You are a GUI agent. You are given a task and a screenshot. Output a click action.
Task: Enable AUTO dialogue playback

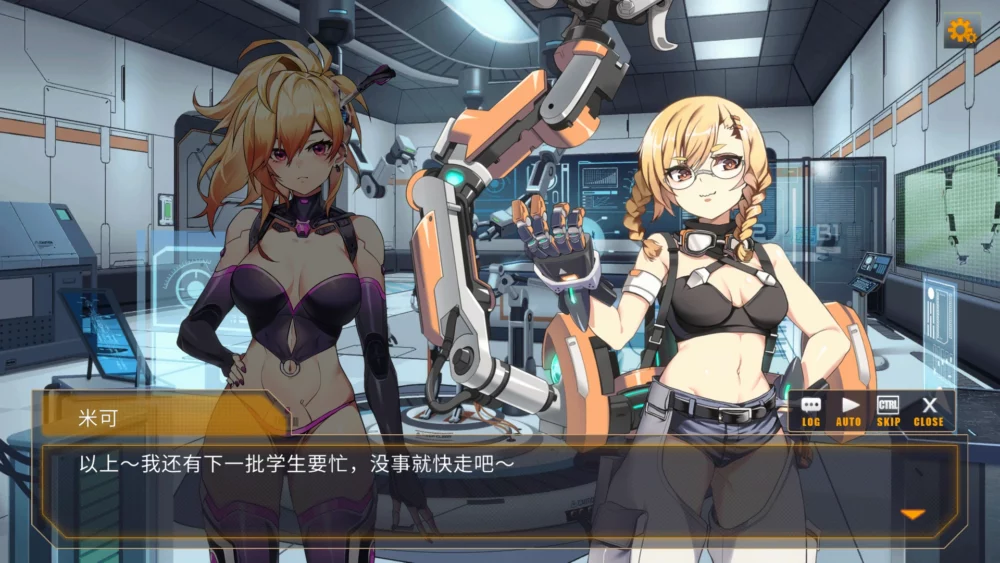click(849, 410)
